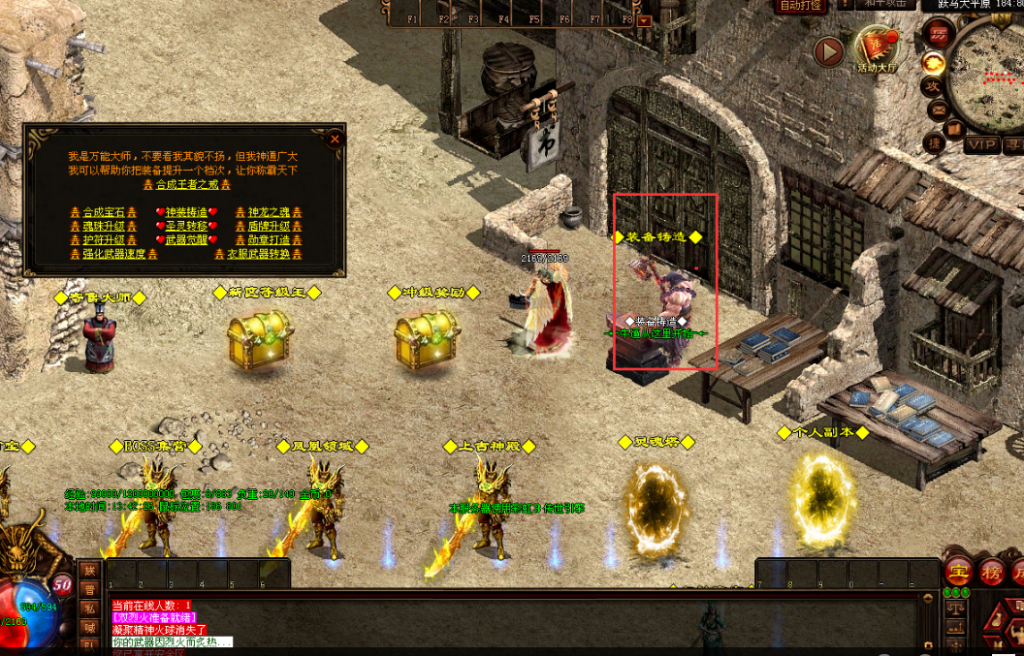The height and width of the screenshot is (656, 1024).
Task: Select 衣服武器转换 clothing weapon conversion
Action: (x=258, y=254)
